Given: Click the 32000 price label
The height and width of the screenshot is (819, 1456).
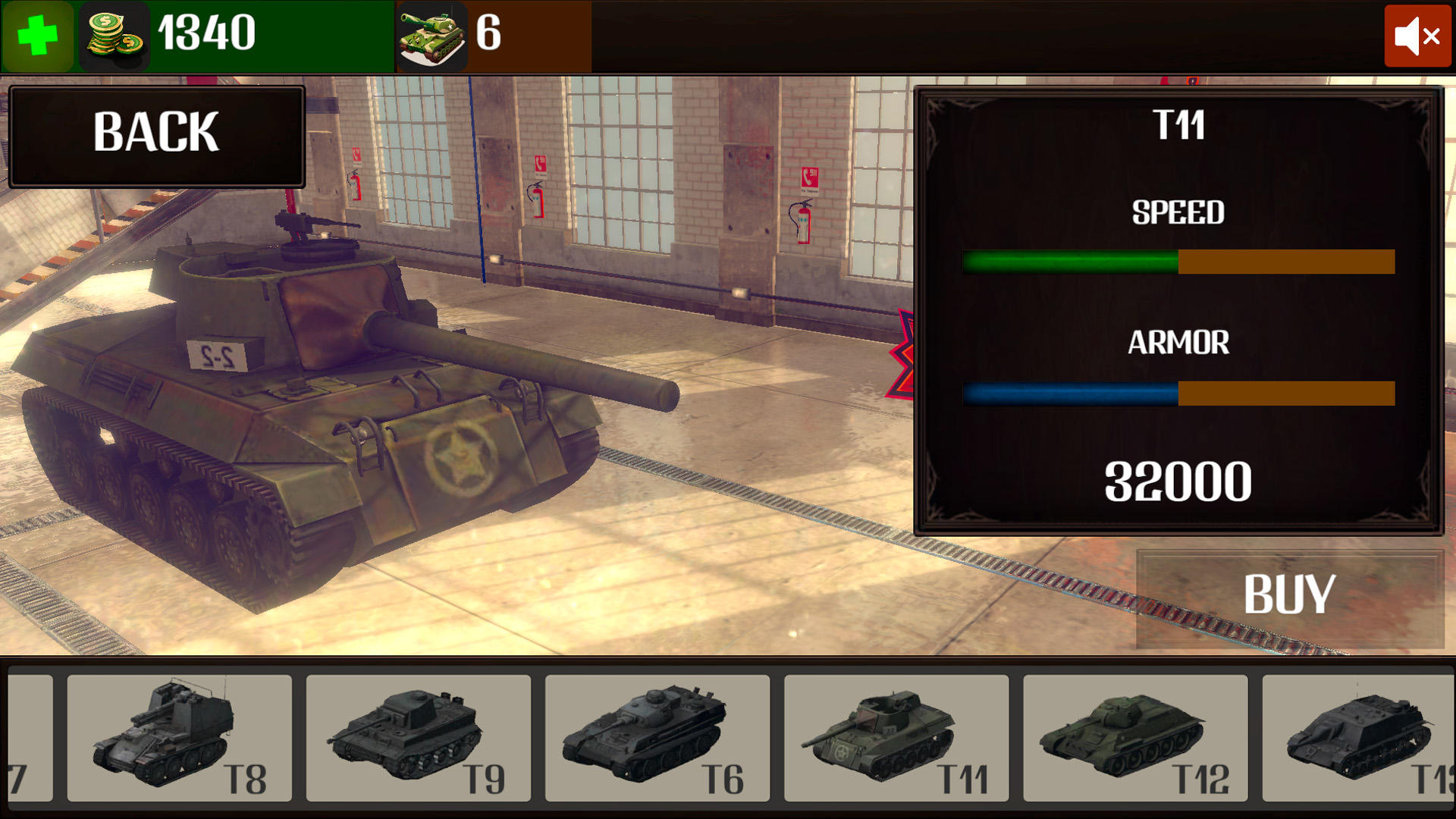Looking at the screenshot, I should point(1178,479).
